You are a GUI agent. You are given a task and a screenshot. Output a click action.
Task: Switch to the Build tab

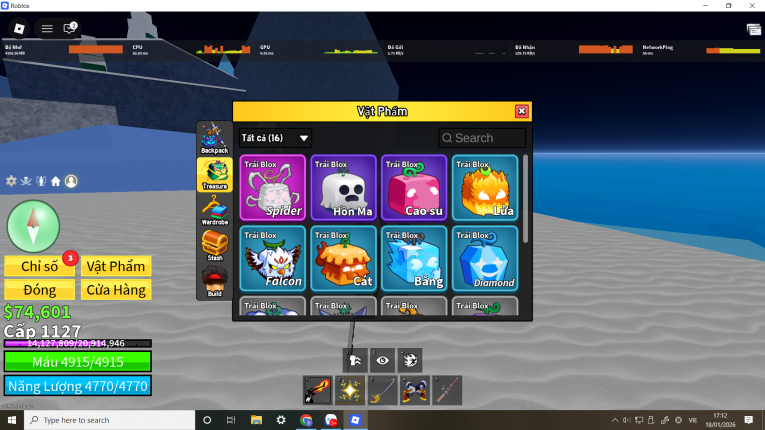[214, 281]
